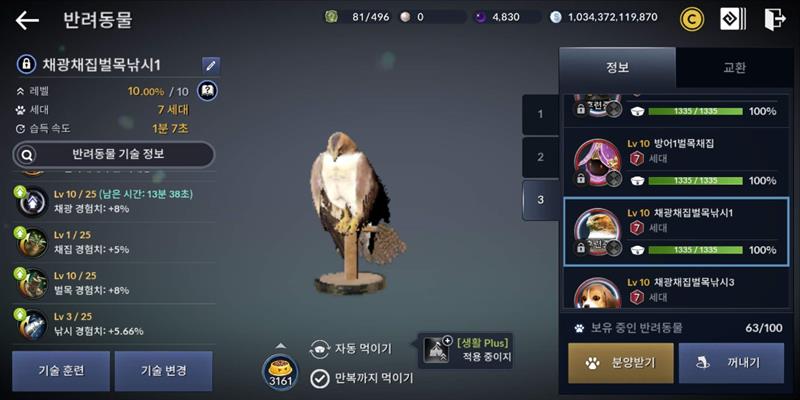Toggle 자동 먹이기 auto feeding
Viewport: 800px width, 400px height.
(350, 349)
